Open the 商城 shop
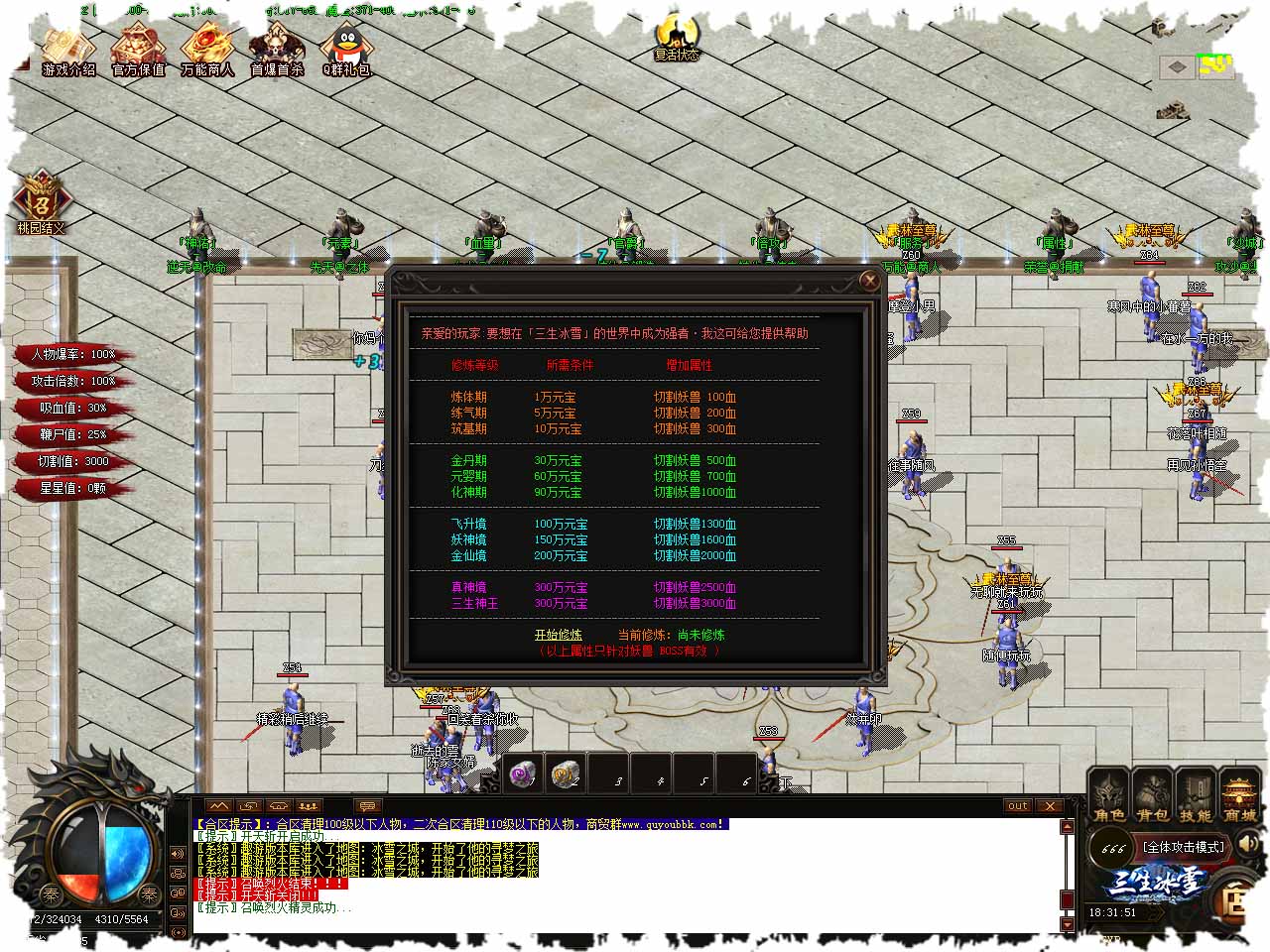The height and width of the screenshot is (952, 1270). [x=1239, y=796]
